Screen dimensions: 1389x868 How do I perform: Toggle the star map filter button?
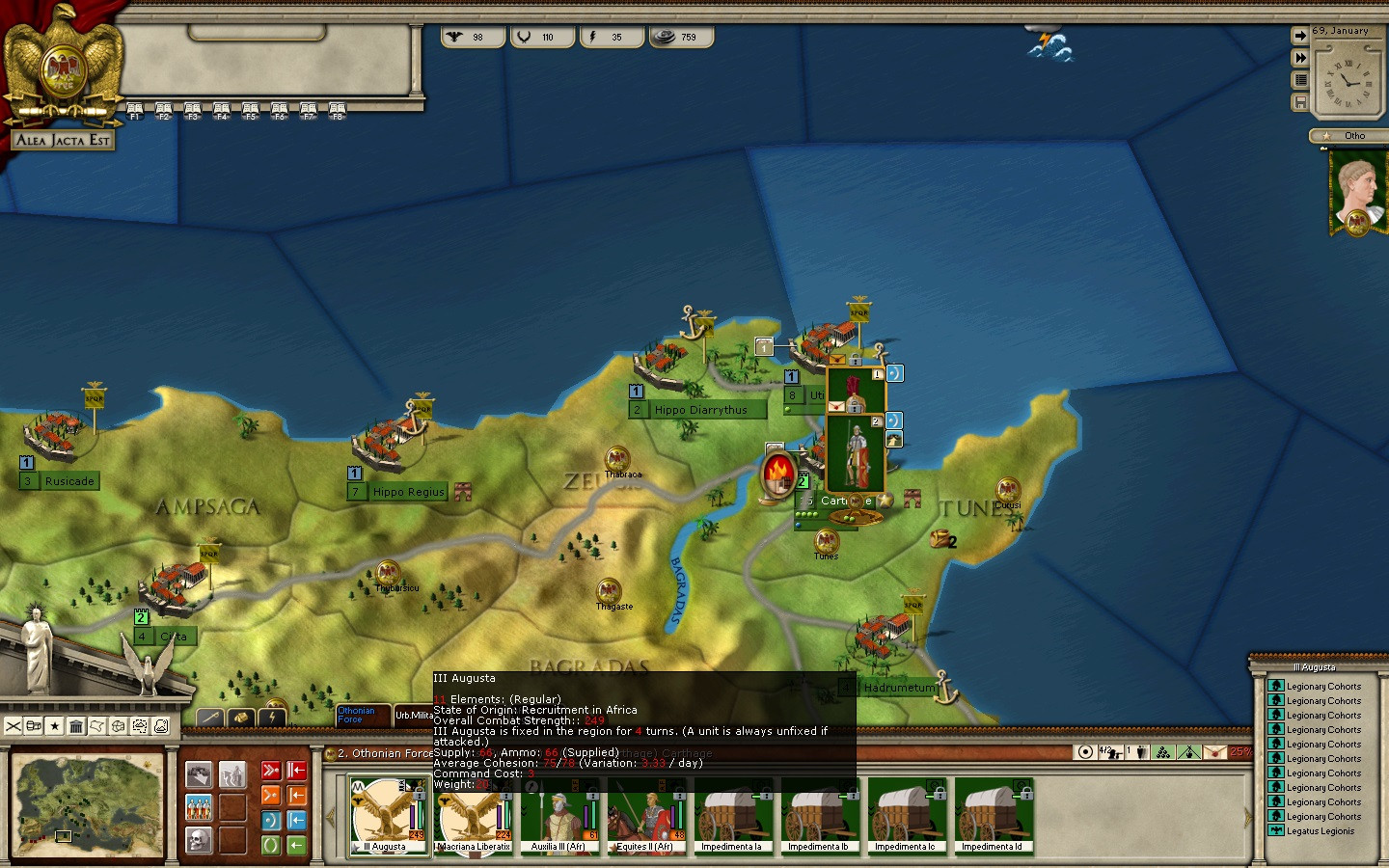point(55,726)
